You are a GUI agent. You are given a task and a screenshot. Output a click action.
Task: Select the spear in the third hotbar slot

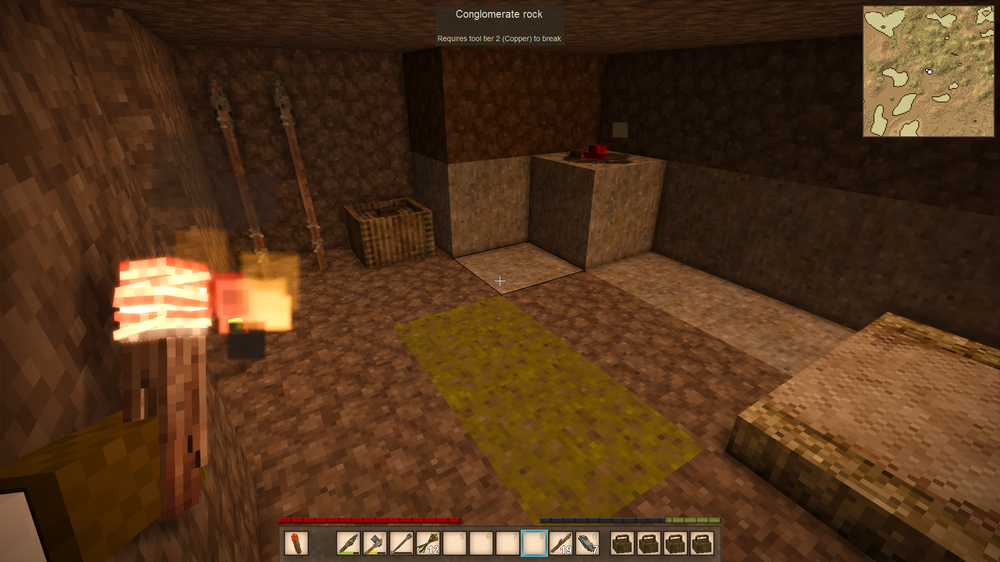(402, 543)
